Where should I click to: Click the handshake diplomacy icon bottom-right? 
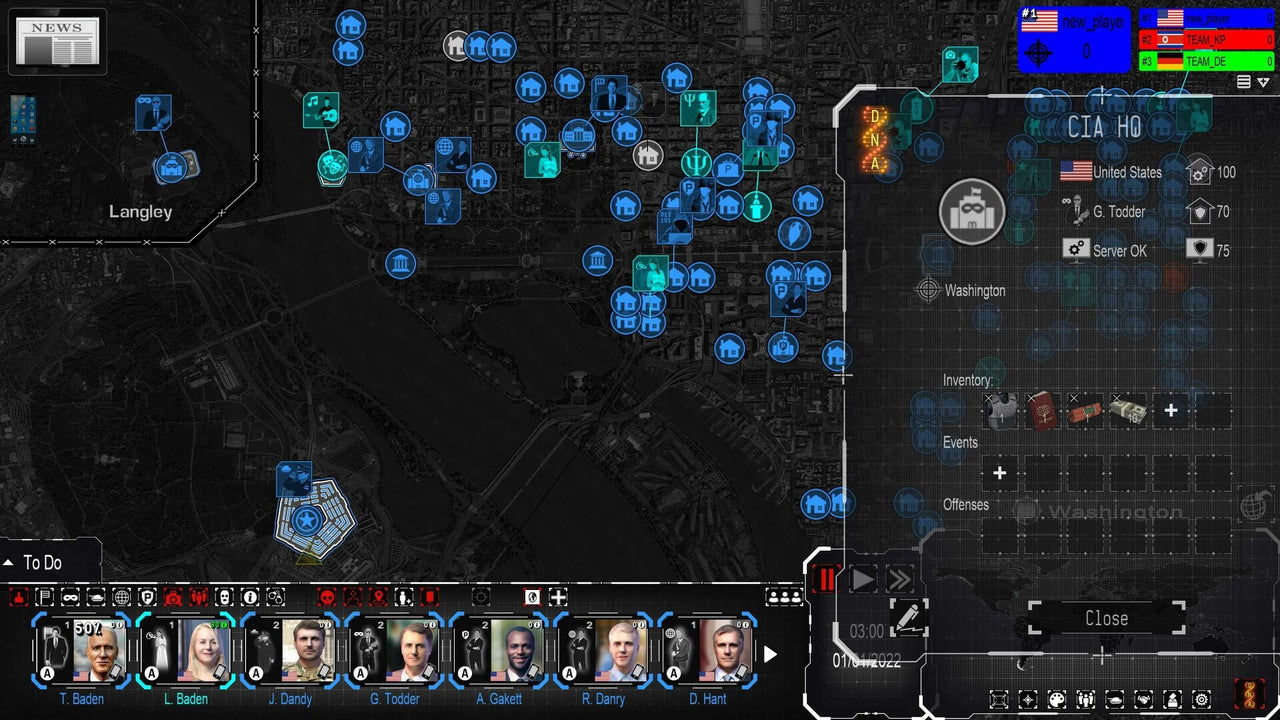click(1144, 700)
